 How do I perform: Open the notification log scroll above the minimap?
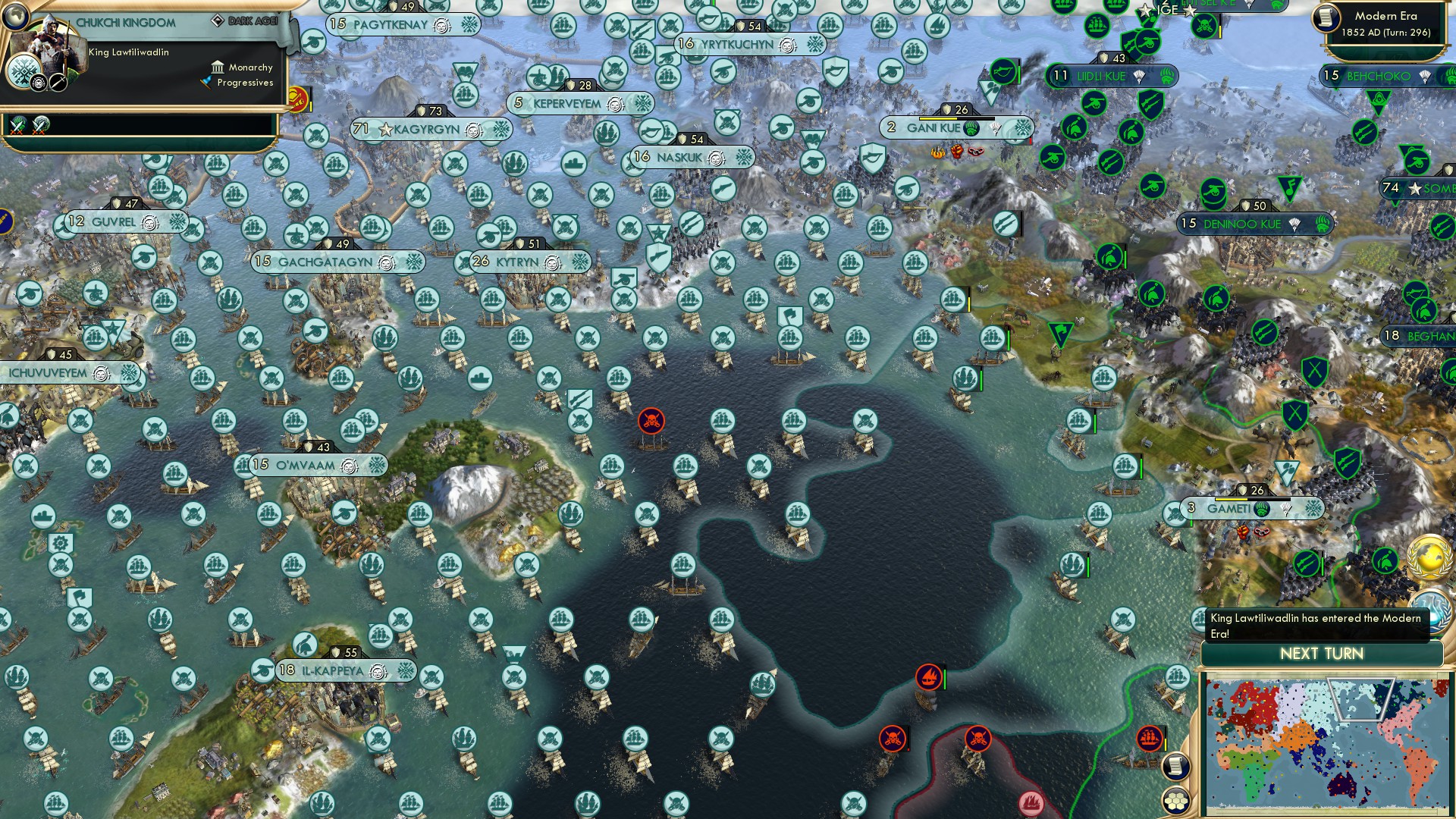point(1175,766)
